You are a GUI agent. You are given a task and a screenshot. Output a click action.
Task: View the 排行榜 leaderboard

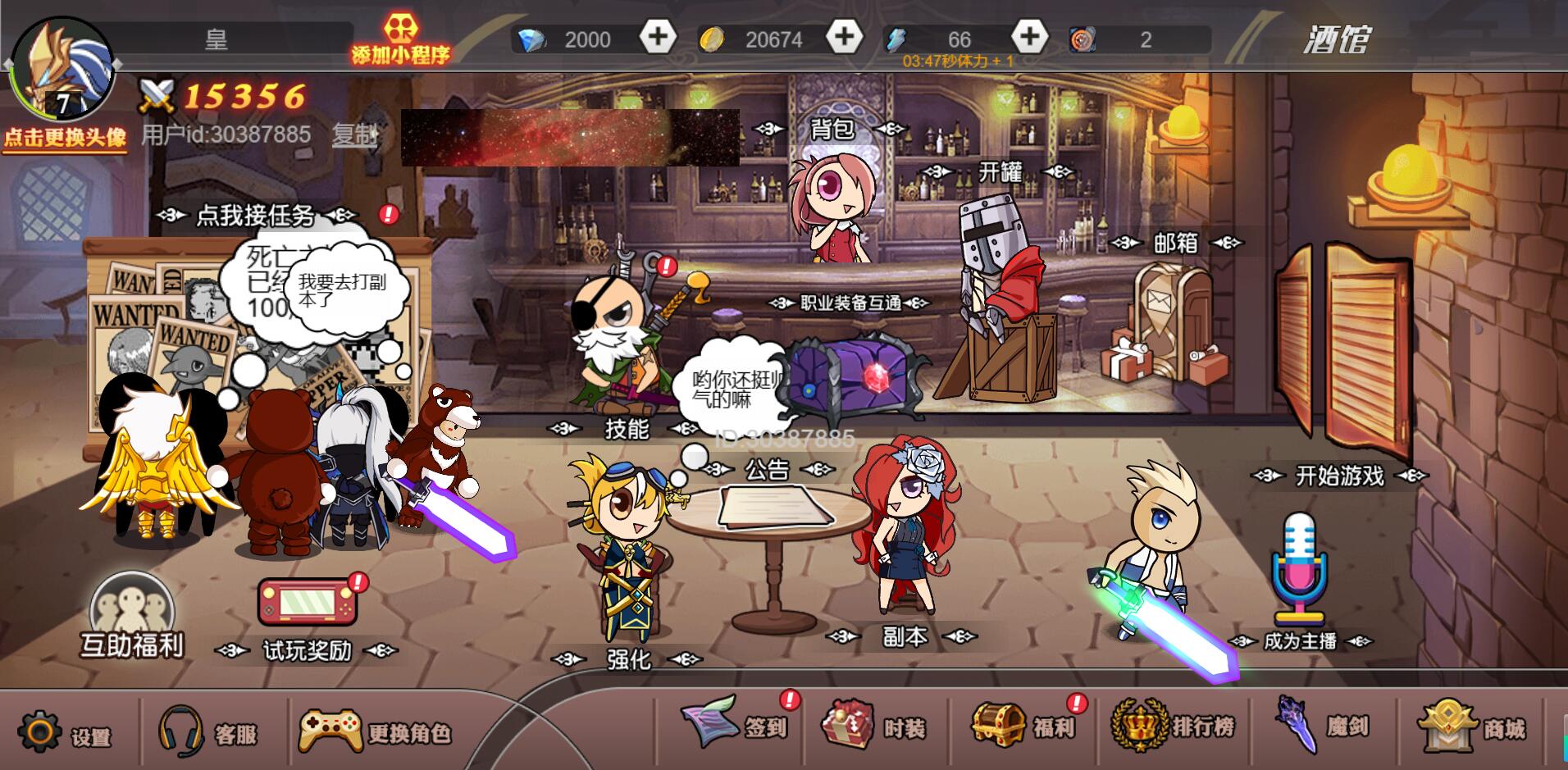(x=1174, y=725)
